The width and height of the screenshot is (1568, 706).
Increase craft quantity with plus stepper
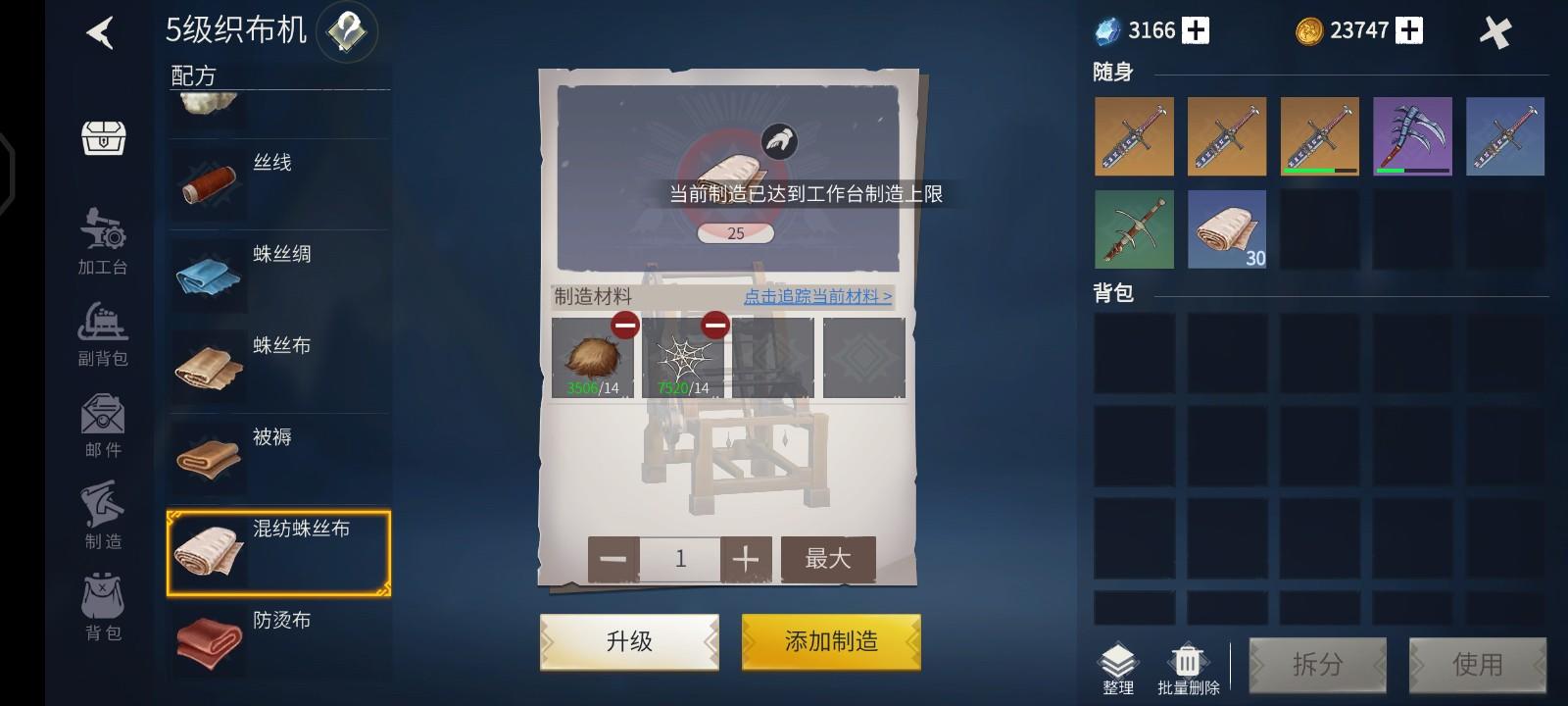point(746,558)
